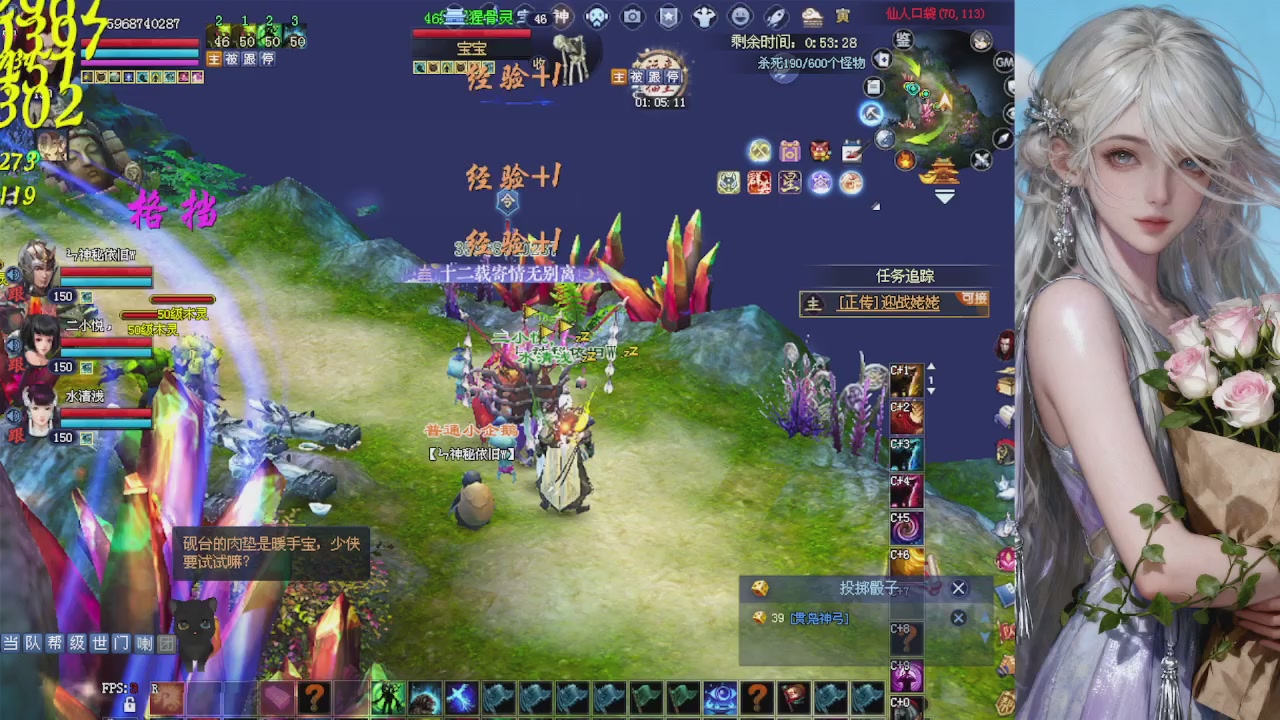Open the [贯鸟神弓] item link in the dice window
Image resolution: width=1280 pixels, height=720 pixels.
[819, 617]
